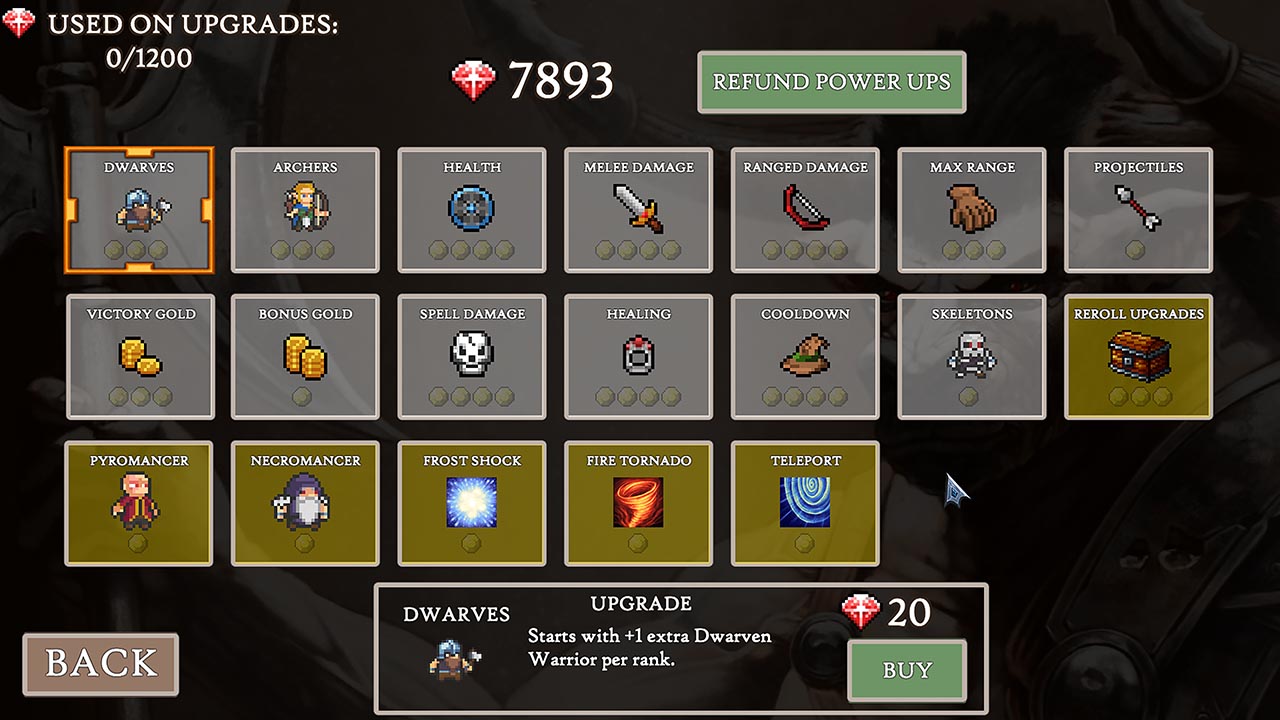Screen dimensions: 1280x720
Task: Select the Archers upgrade icon
Action: [x=305, y=210]
